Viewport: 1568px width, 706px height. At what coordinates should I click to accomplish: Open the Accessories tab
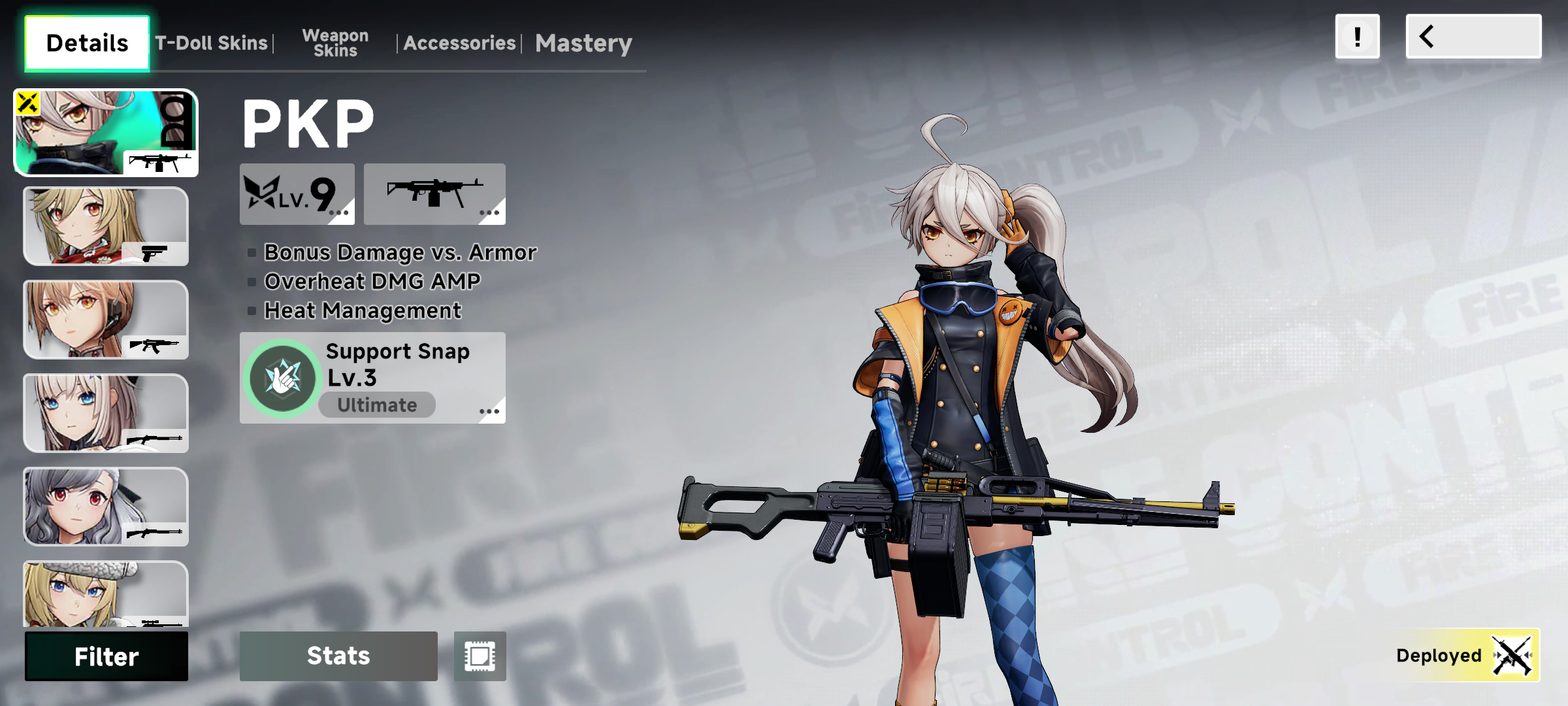(x=459, y=43)
